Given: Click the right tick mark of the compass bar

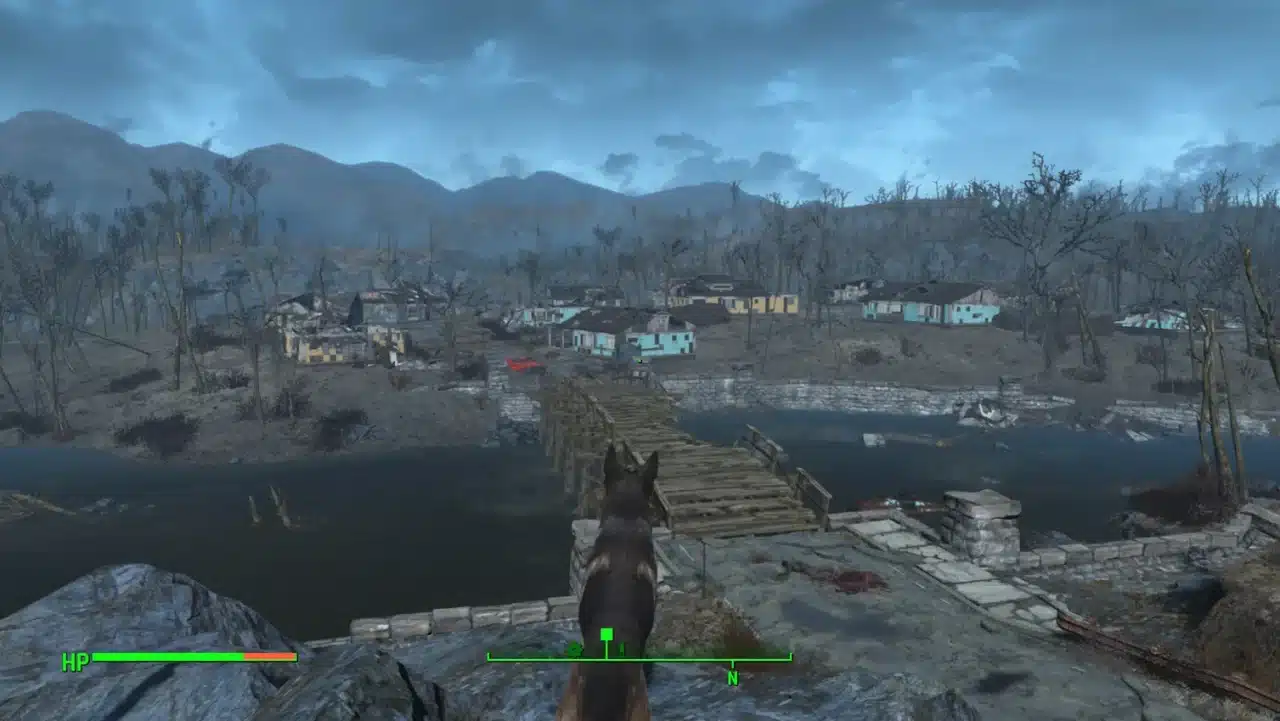Looking at the screenshot, I should [790, 657].
